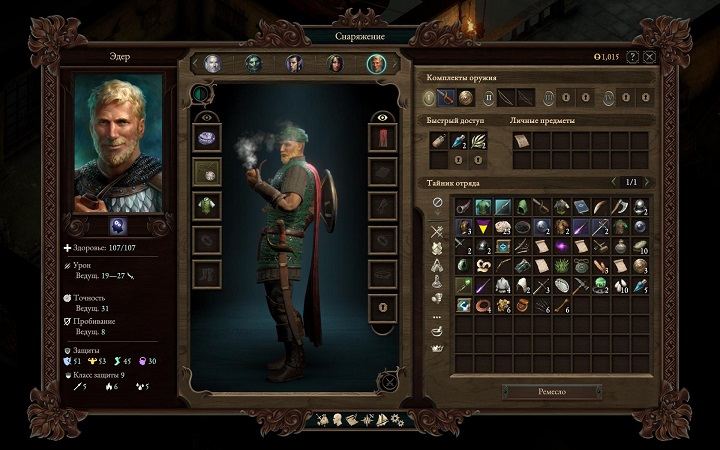The image size is (720, 450).
Task: Select the red cloak equipment slot
Action: 383,137
